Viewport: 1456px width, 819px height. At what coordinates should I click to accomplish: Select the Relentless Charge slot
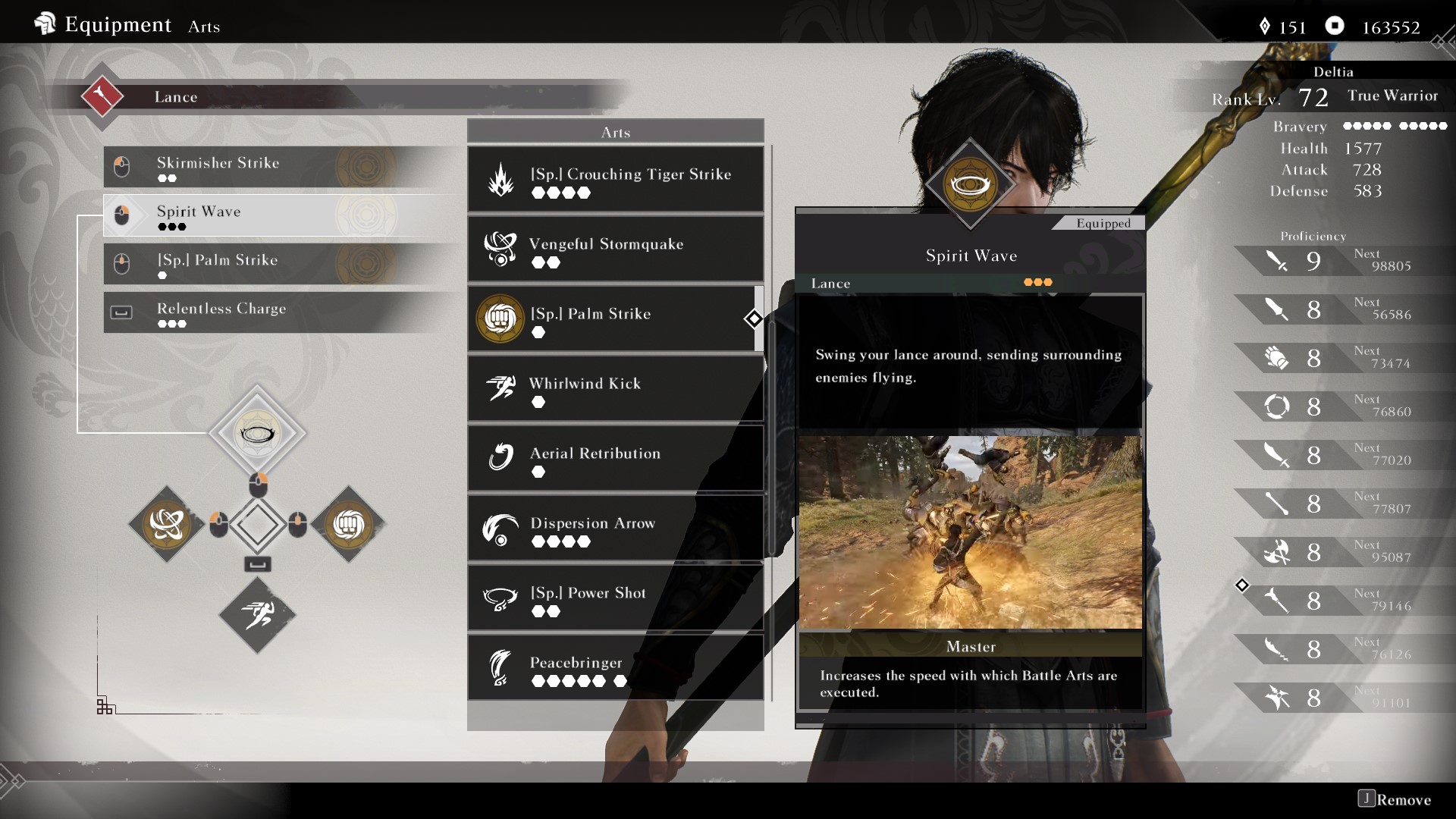tap(281, 312)
